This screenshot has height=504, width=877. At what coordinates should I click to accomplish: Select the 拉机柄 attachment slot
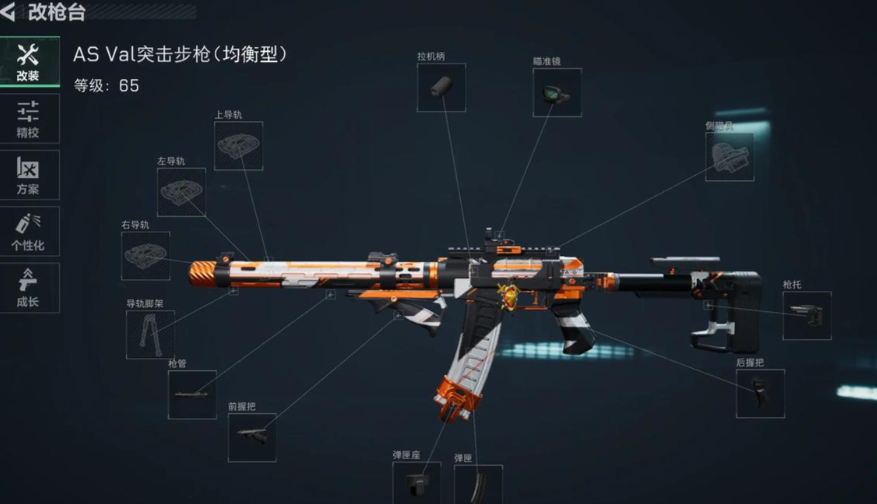(x=441, y=88)
